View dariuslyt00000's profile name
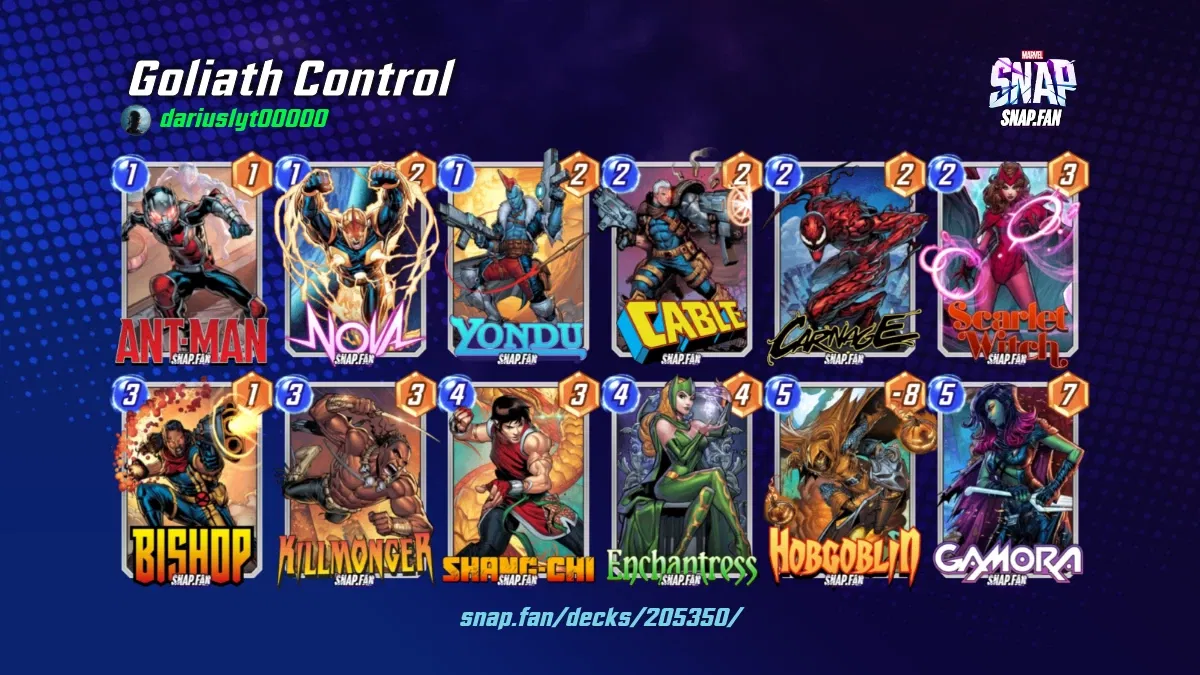 (x=243, y=119)
